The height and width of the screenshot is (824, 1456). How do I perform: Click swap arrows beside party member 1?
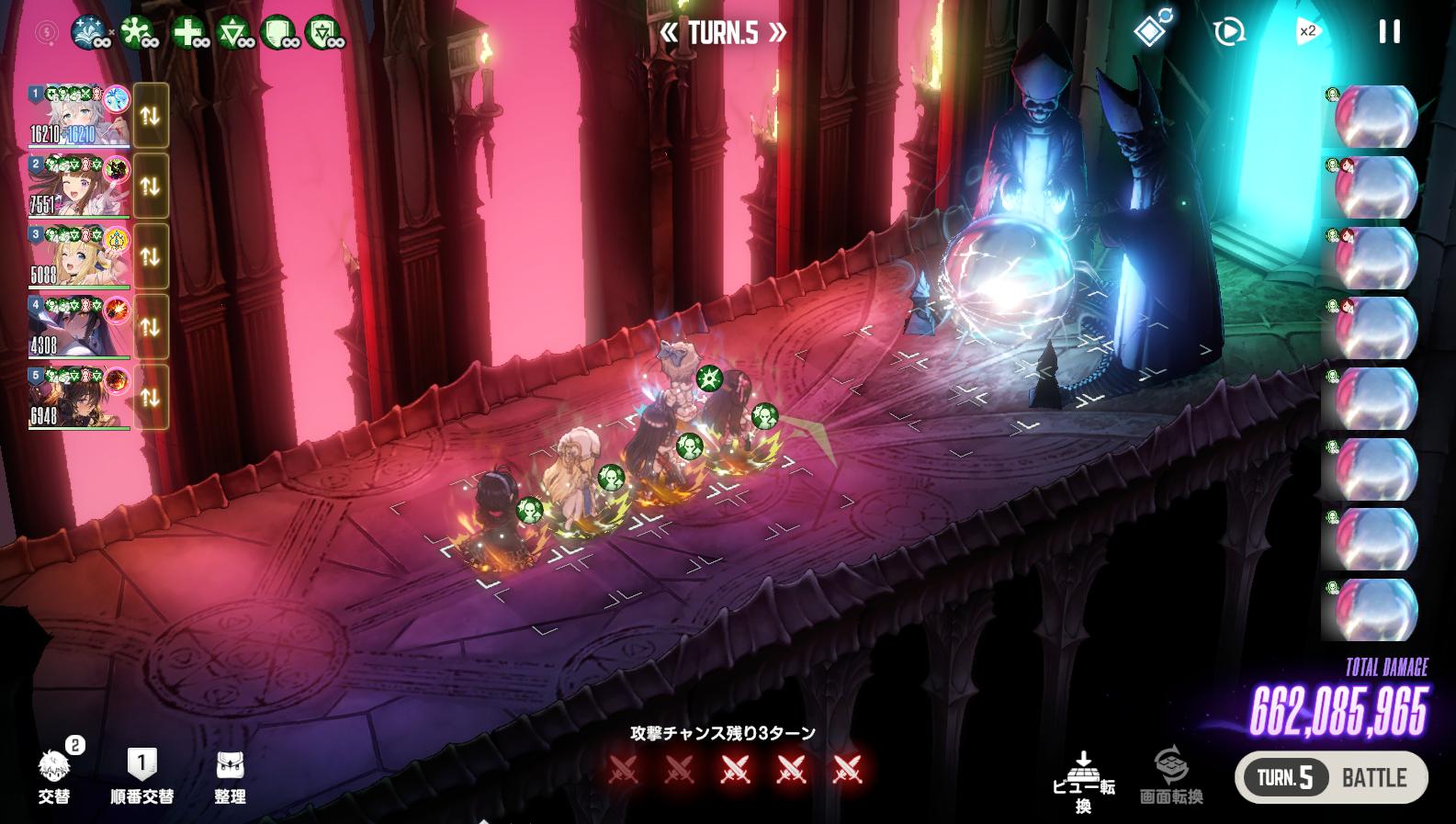click(151, 116)
